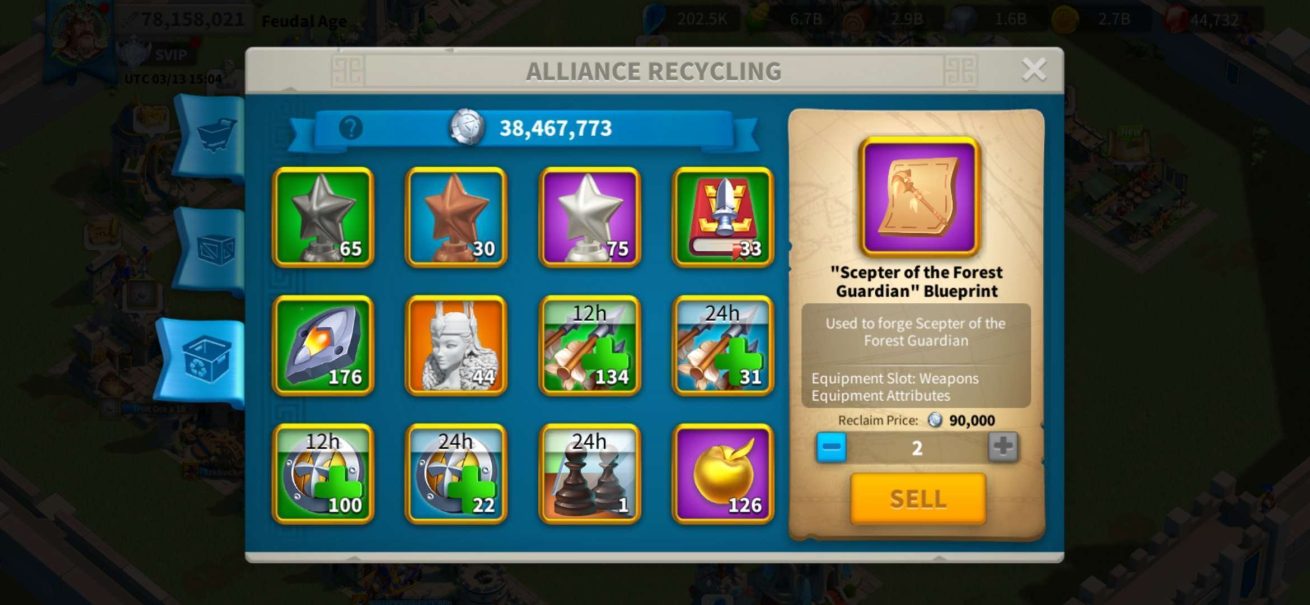Select the dark silver star sculpture slot
Image resolution: width=1310 pixels, height=605 pixels.
pos(323,217)
